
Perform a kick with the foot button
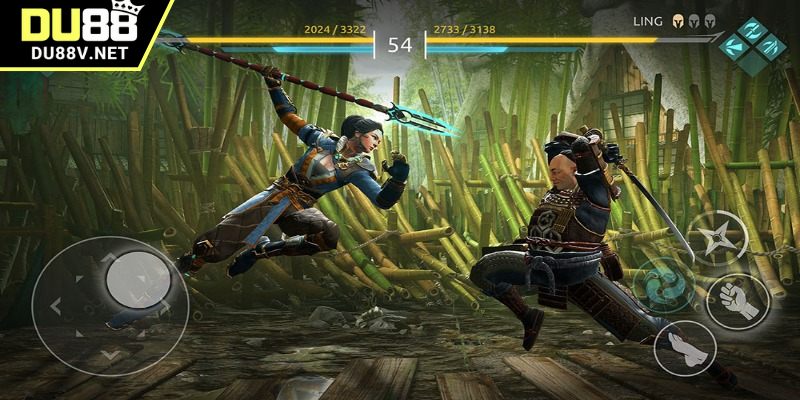[x=684, y=347]
